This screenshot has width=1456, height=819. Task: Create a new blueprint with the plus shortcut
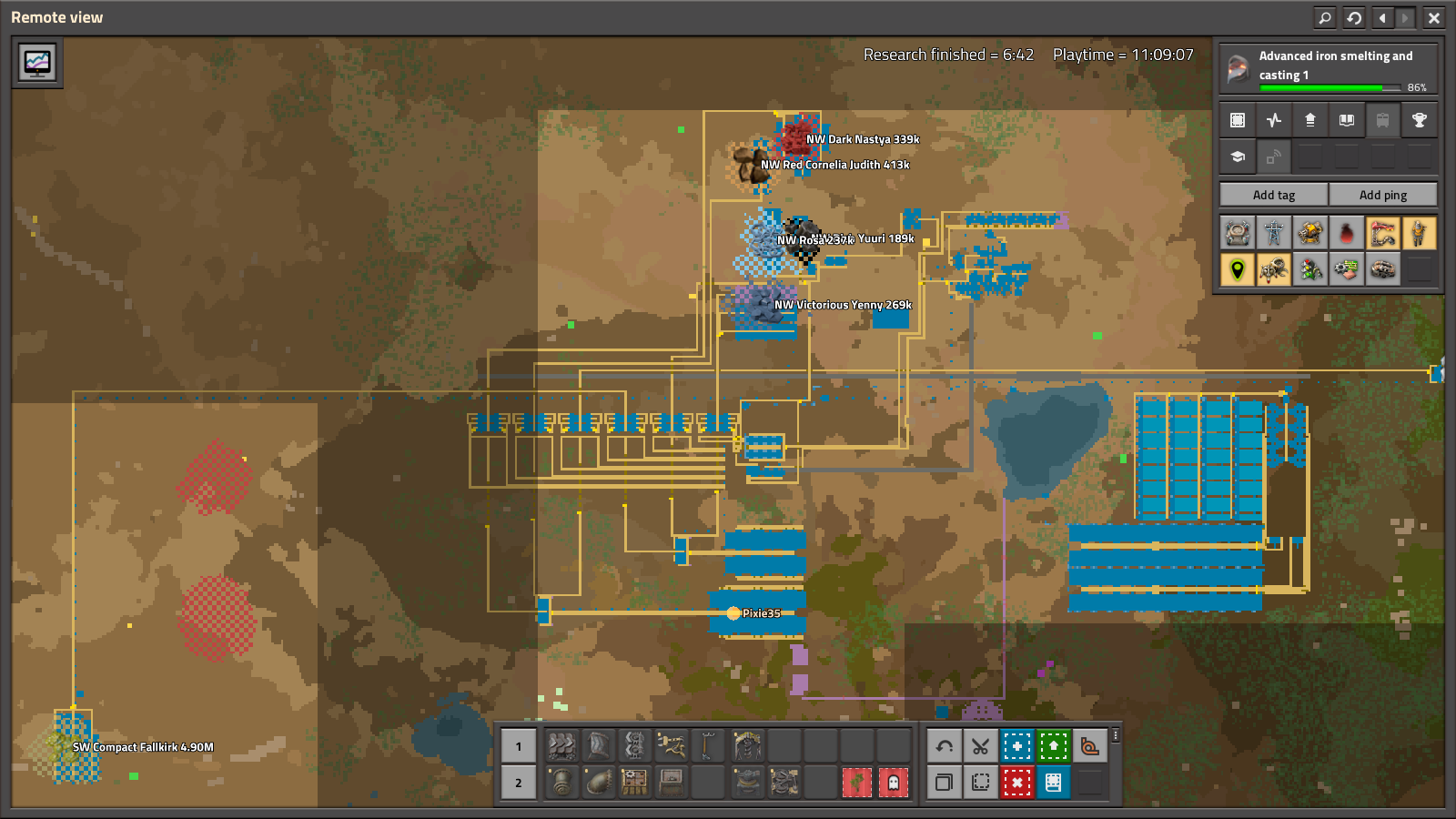(1017, 746)
